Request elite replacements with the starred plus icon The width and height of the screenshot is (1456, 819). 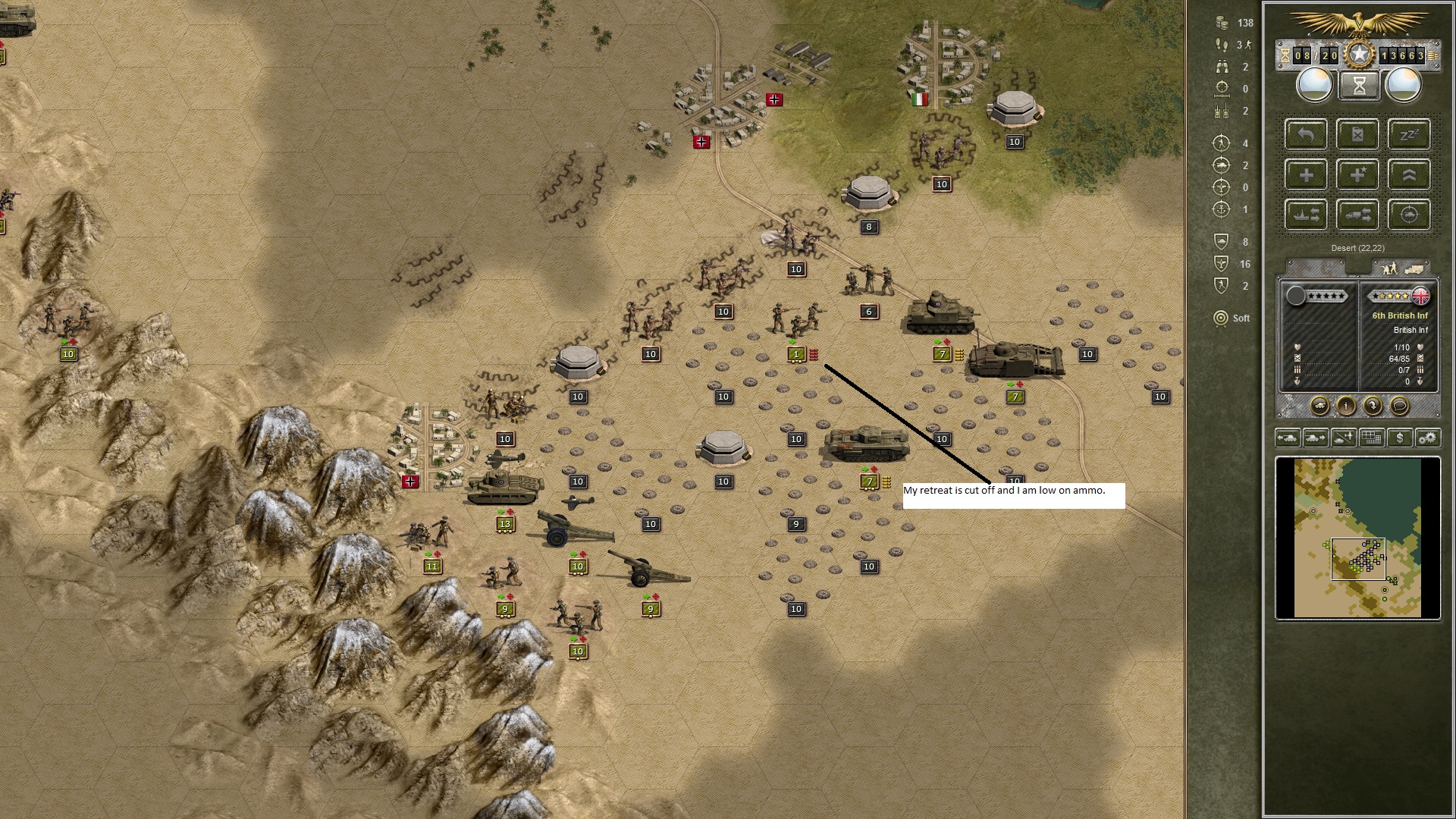[1357, 174]
